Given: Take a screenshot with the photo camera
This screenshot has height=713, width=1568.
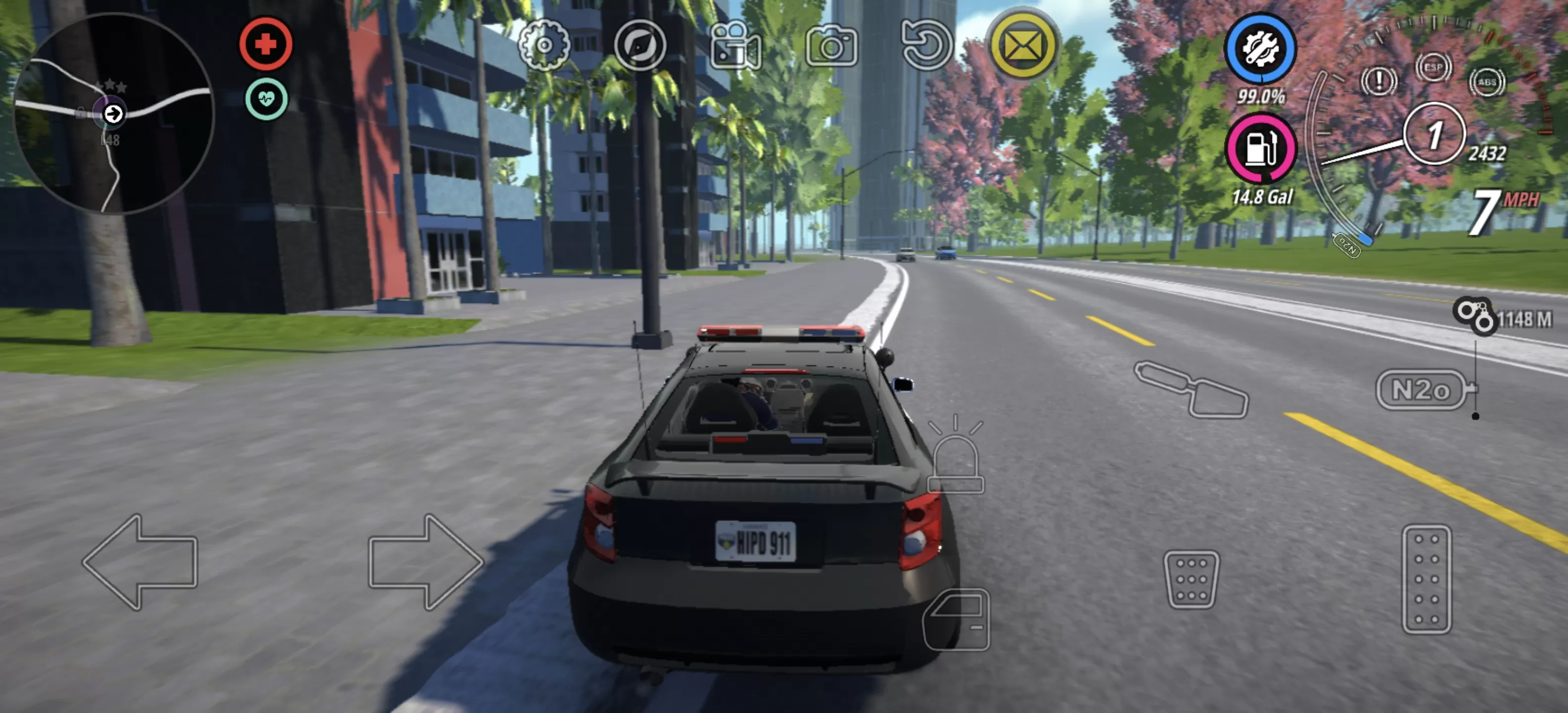Looking at the screenshot, I should [x=832, y=46].
